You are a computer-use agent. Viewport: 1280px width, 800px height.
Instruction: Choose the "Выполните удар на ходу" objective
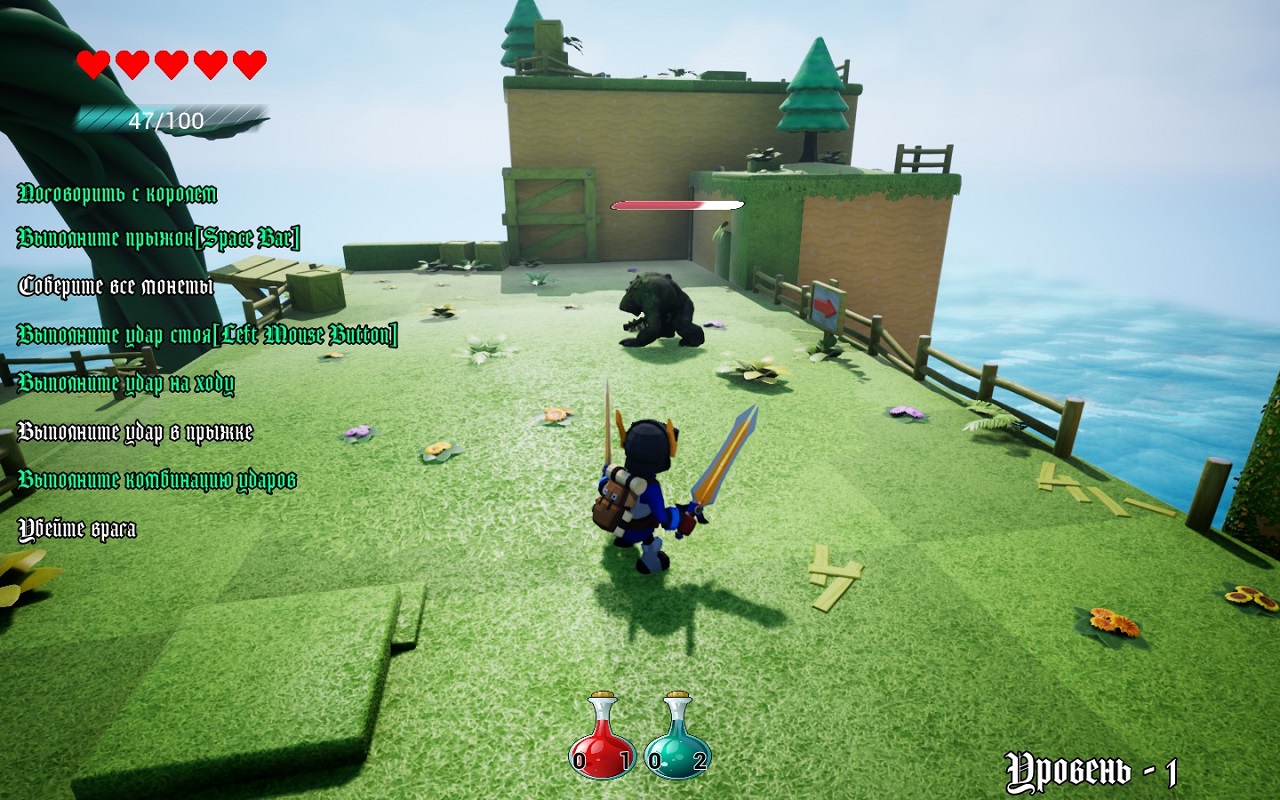coord(126,383)
